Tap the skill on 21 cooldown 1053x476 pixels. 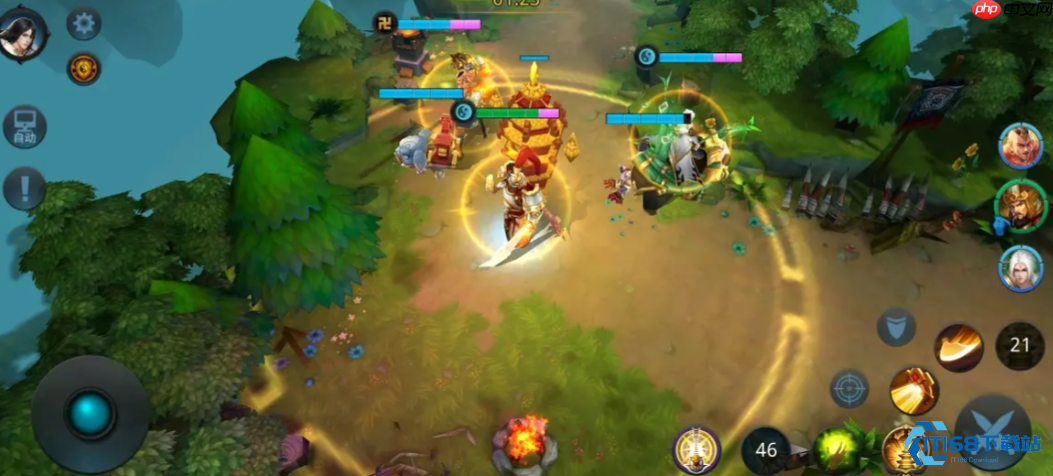pyautogui.click(x=1019, y=346)
